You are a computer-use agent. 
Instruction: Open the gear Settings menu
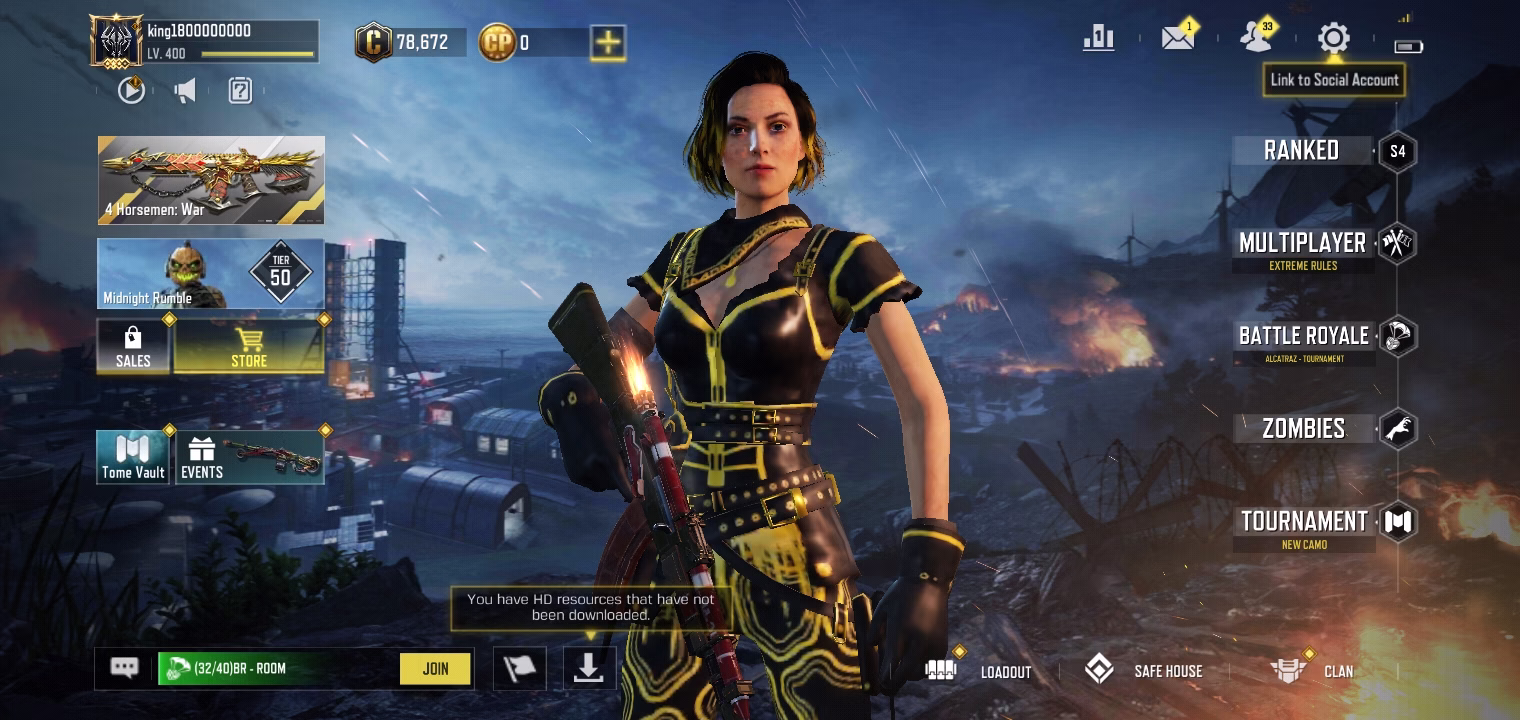(1333, 39)
